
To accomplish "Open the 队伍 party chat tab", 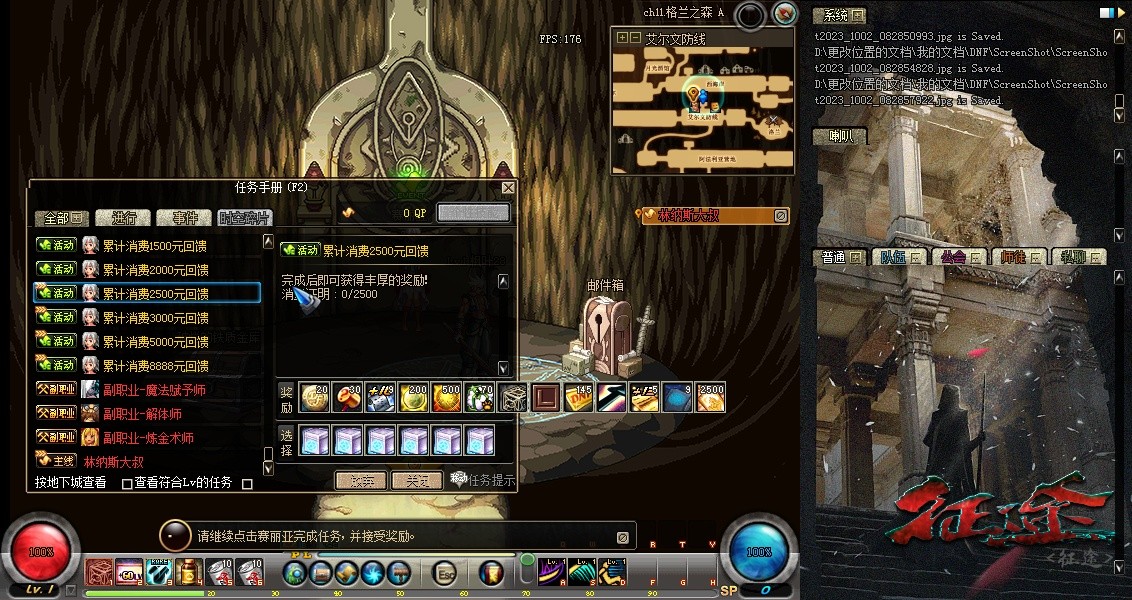I will 893,257.
